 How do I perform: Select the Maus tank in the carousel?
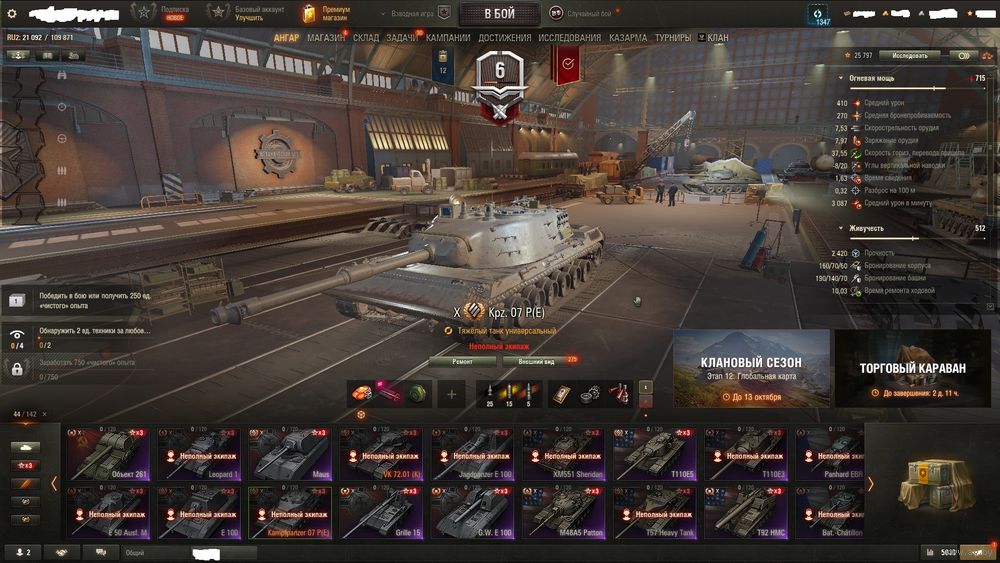tap(289, 454)
